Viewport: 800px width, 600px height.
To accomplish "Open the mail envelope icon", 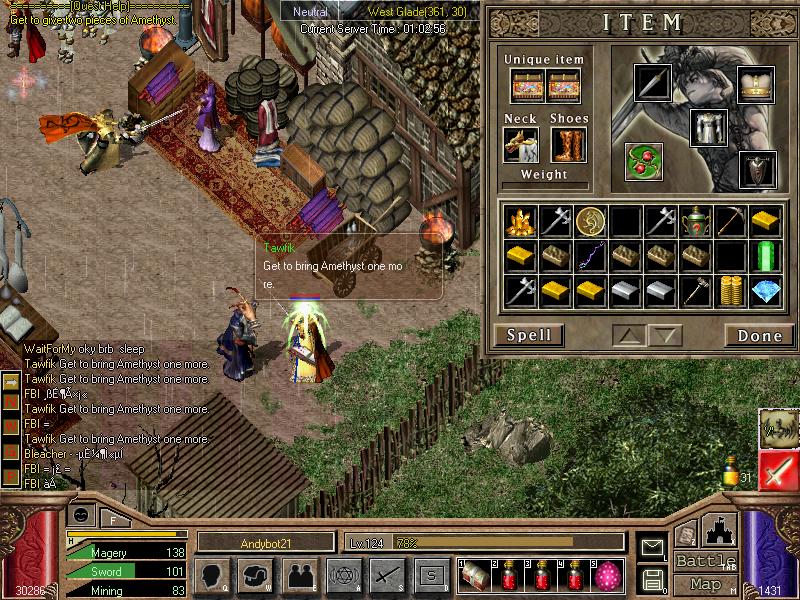I will click(652, 548).
